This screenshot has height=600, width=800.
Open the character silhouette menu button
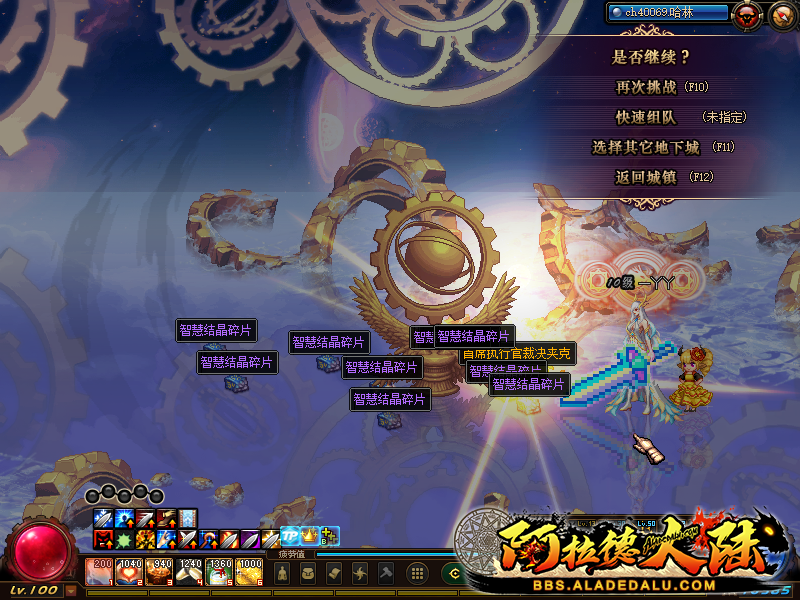(283, 574)
